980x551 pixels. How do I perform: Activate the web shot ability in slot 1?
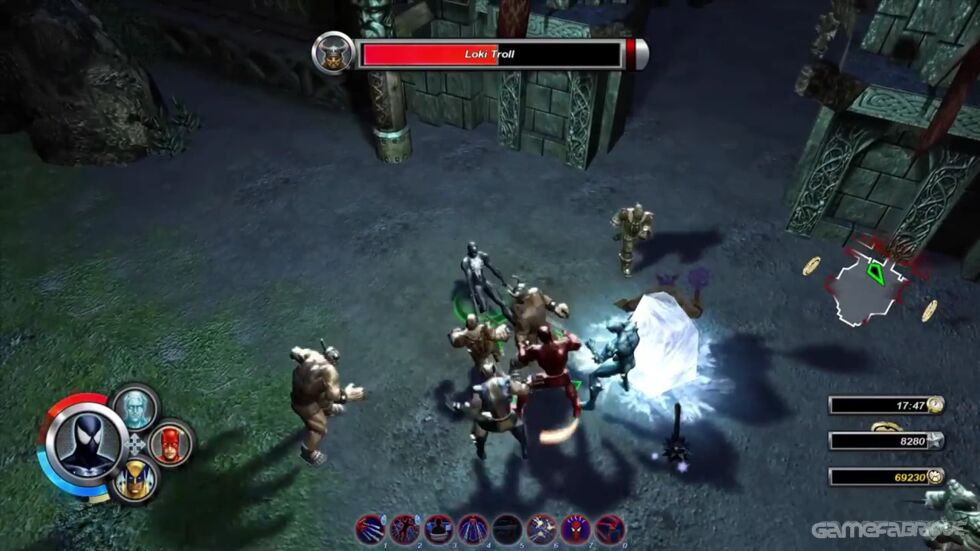[x=370, y=528]
